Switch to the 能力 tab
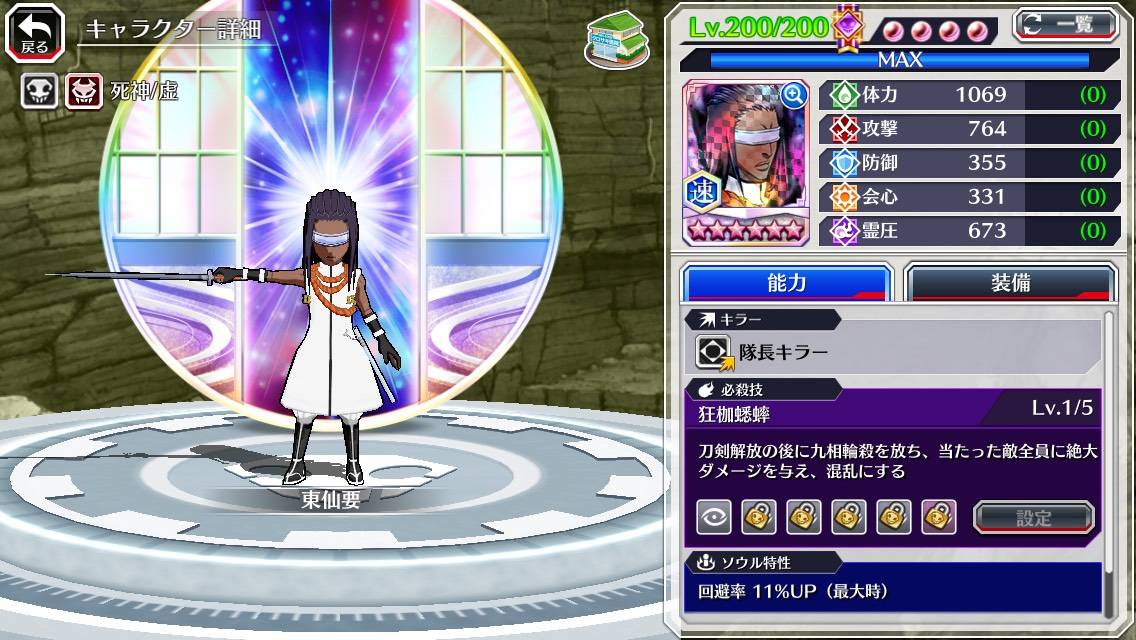The height and width of the screenshot is (640, 1136). (x=786, y=283)
